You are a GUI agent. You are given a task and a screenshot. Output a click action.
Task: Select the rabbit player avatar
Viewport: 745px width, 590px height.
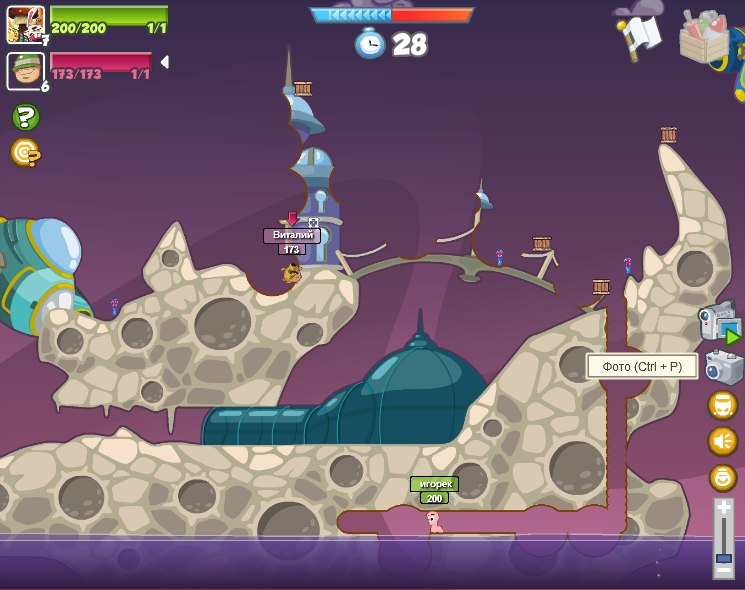(25, 24)
